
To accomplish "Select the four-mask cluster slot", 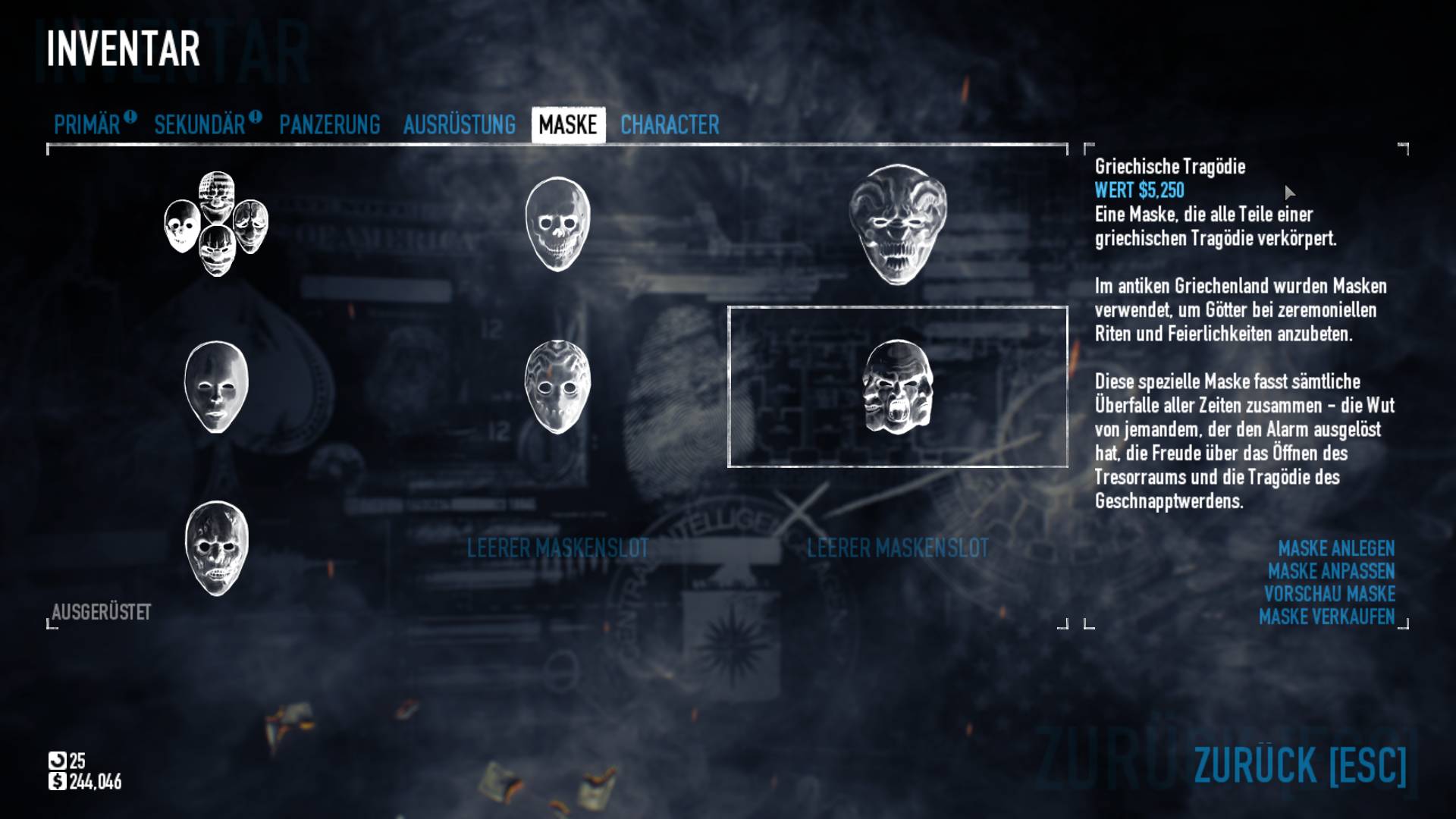I will tap(216, 224).
